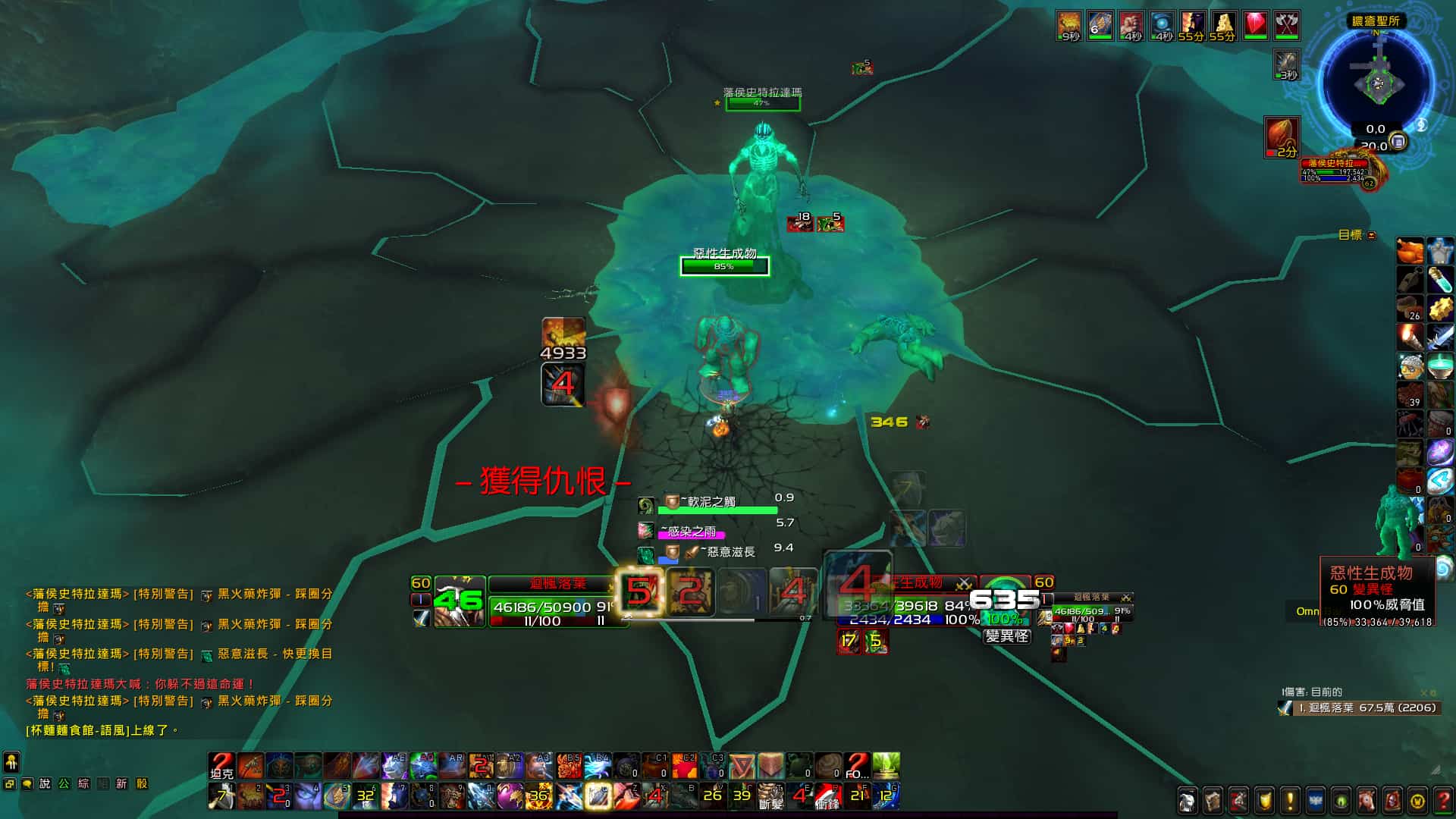The height and width of the screenshot is (819, 1456).
Task: Open the red question mark help button
Action: (x=1443, y=800)
